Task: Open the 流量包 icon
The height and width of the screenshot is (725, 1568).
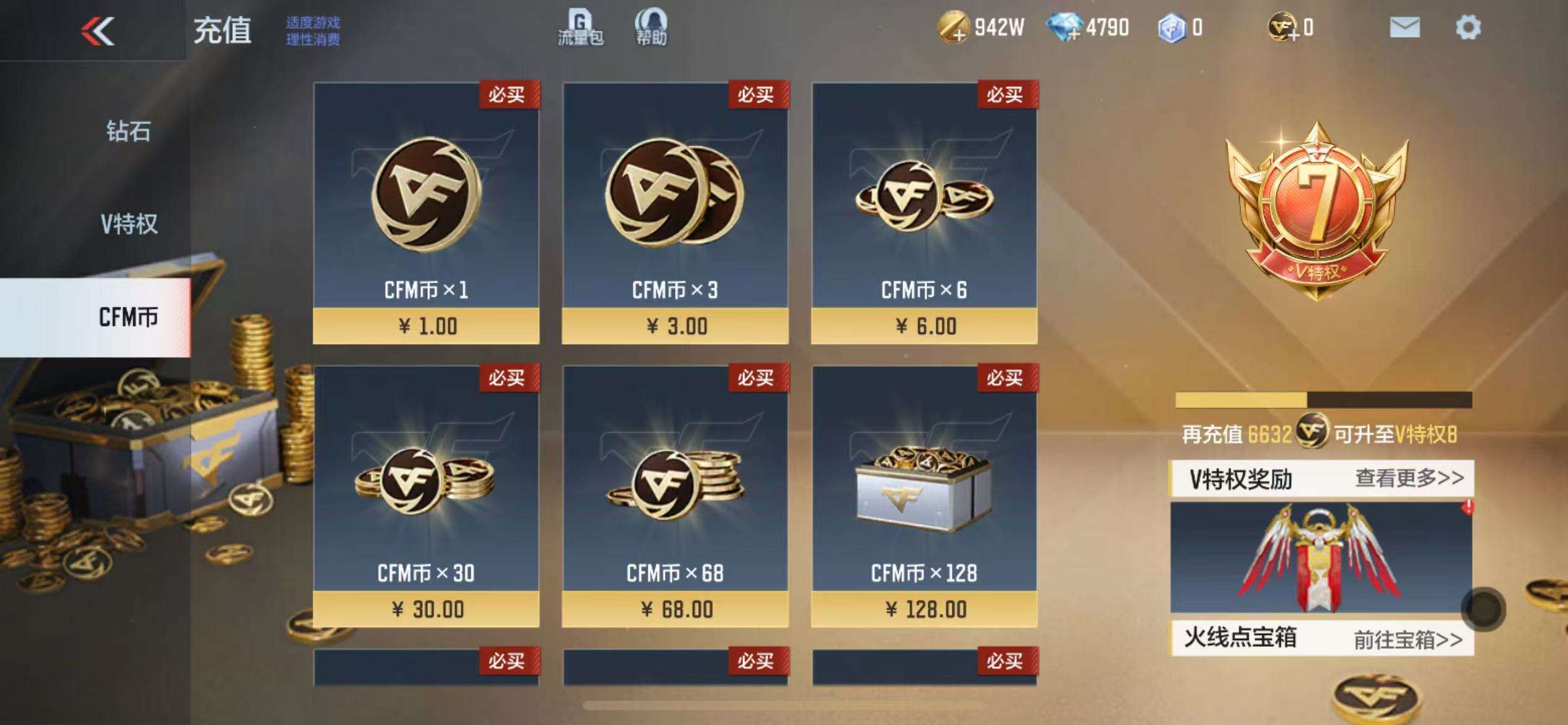Action: pyautogui.click(x=580, y=28)
